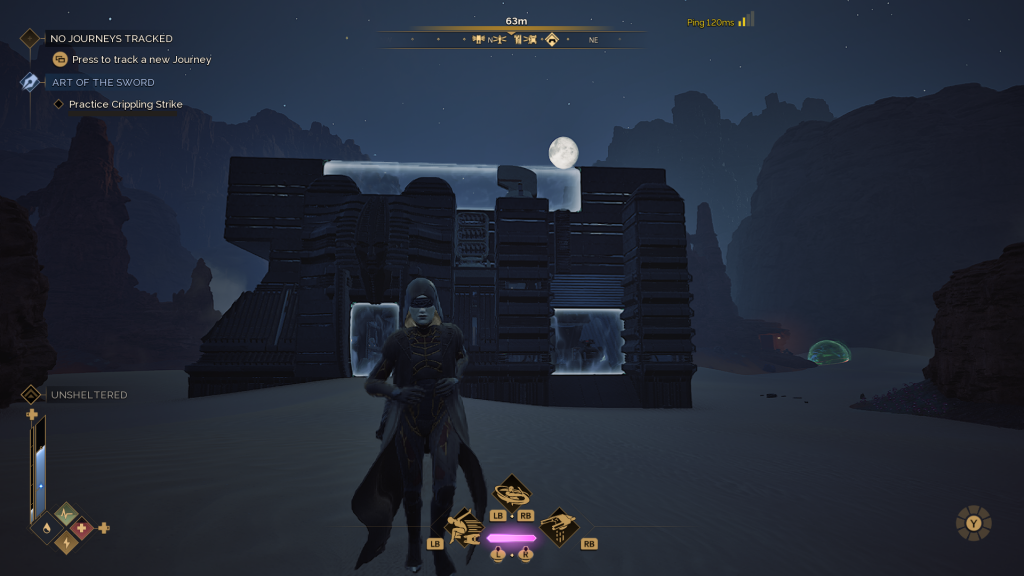Select the Practice Crippling Strike objective
Viewport: 1024px width, 576px height.
pyautogui.click(x=125, y=105)
